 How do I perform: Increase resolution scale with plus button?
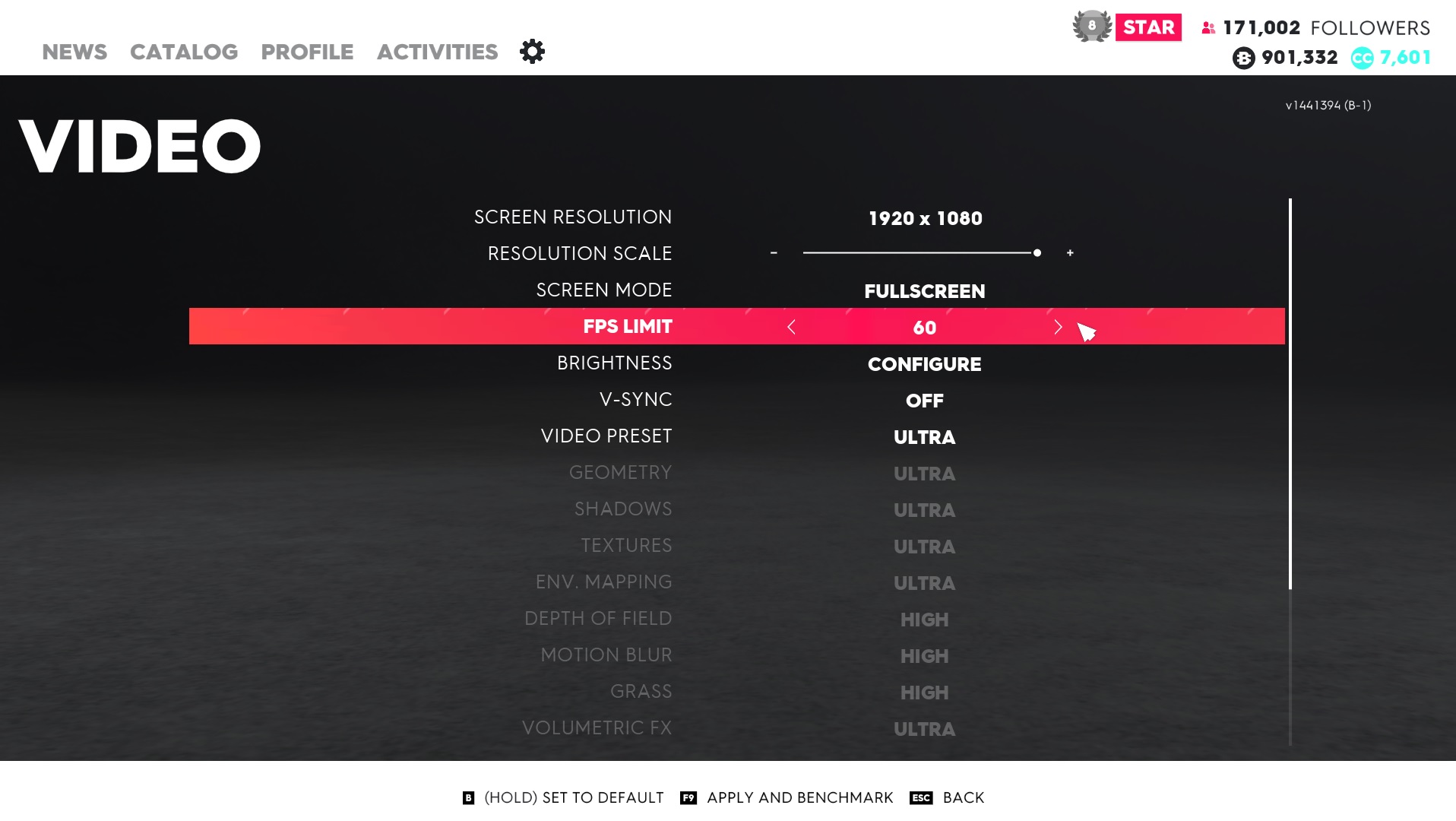click(x=1070, y=252)
